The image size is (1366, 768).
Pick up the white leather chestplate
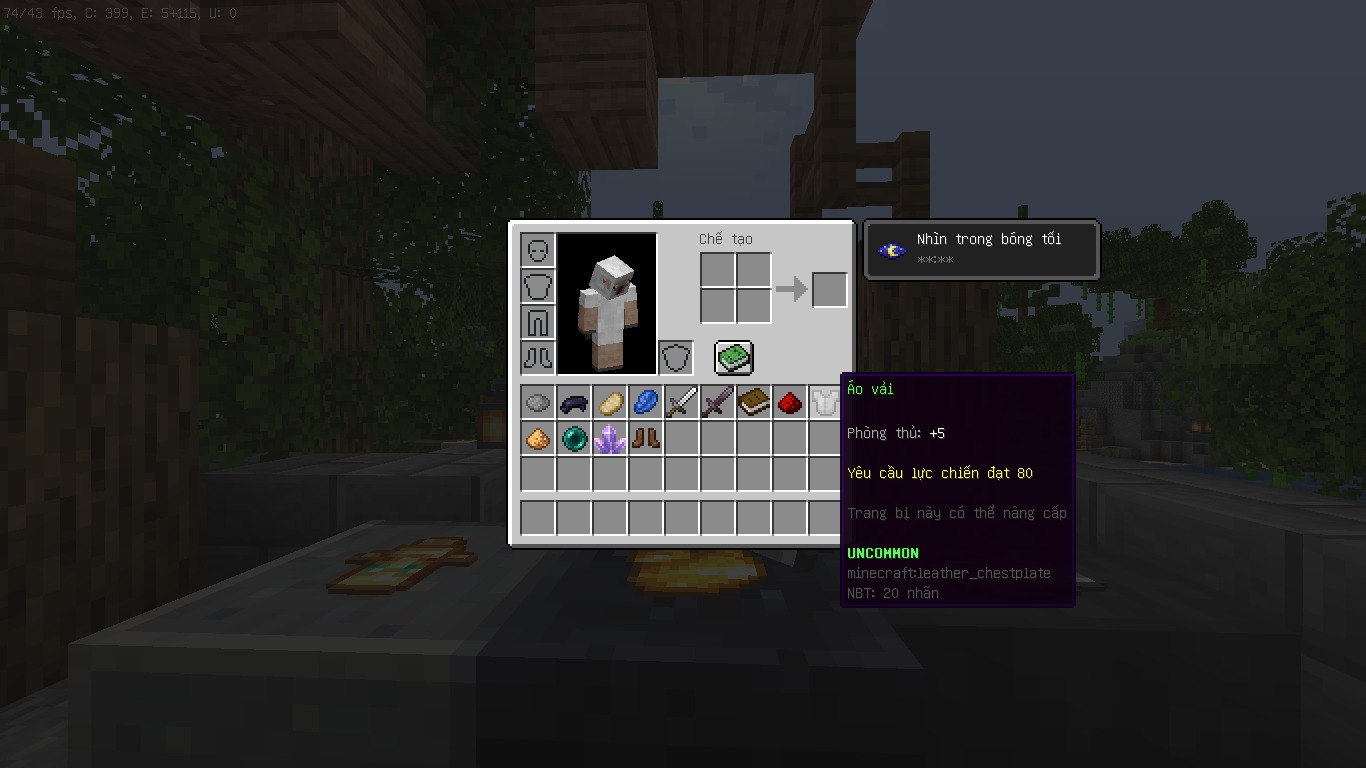825,403
